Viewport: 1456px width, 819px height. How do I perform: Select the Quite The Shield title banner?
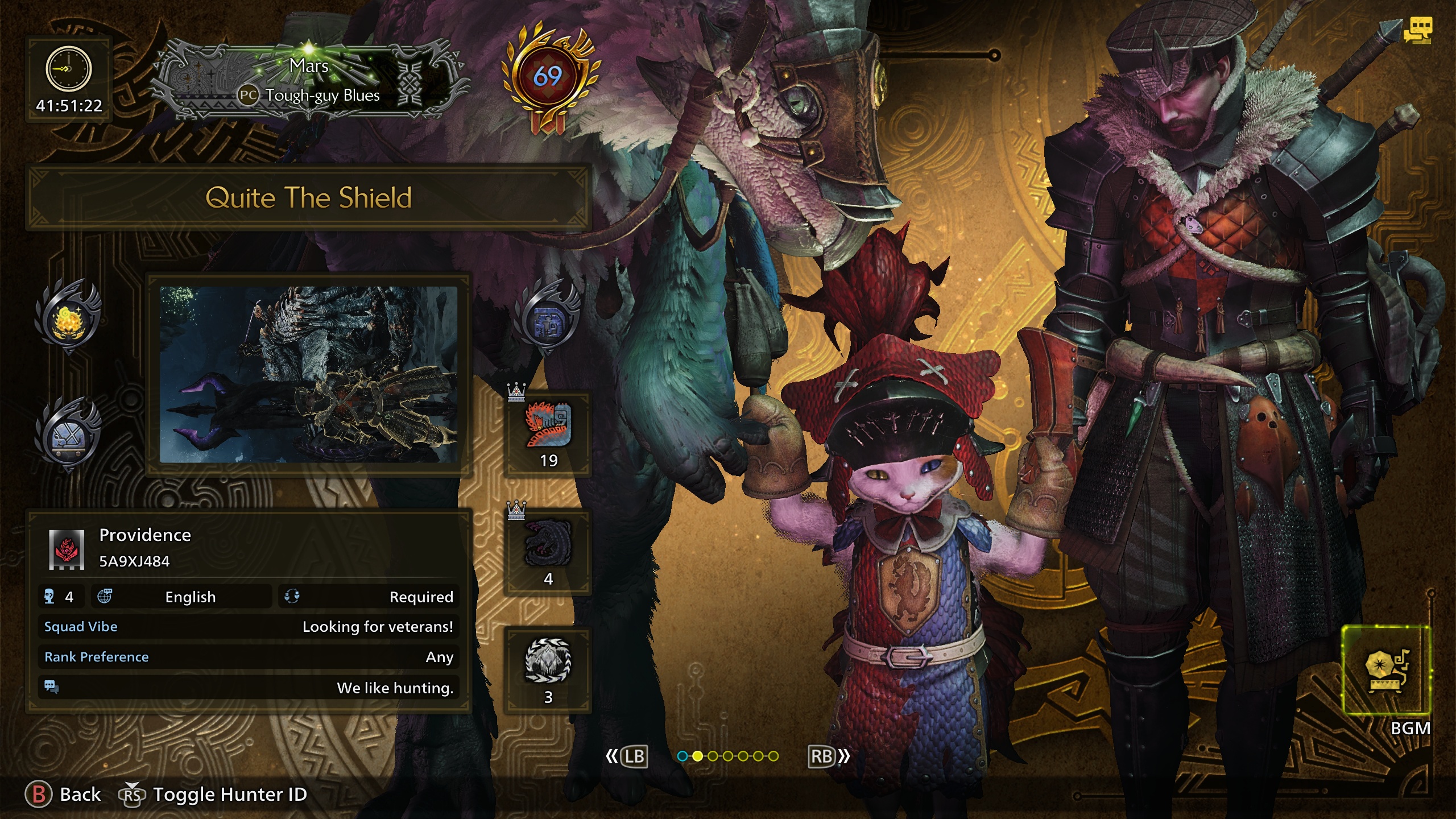click(308, 198)
